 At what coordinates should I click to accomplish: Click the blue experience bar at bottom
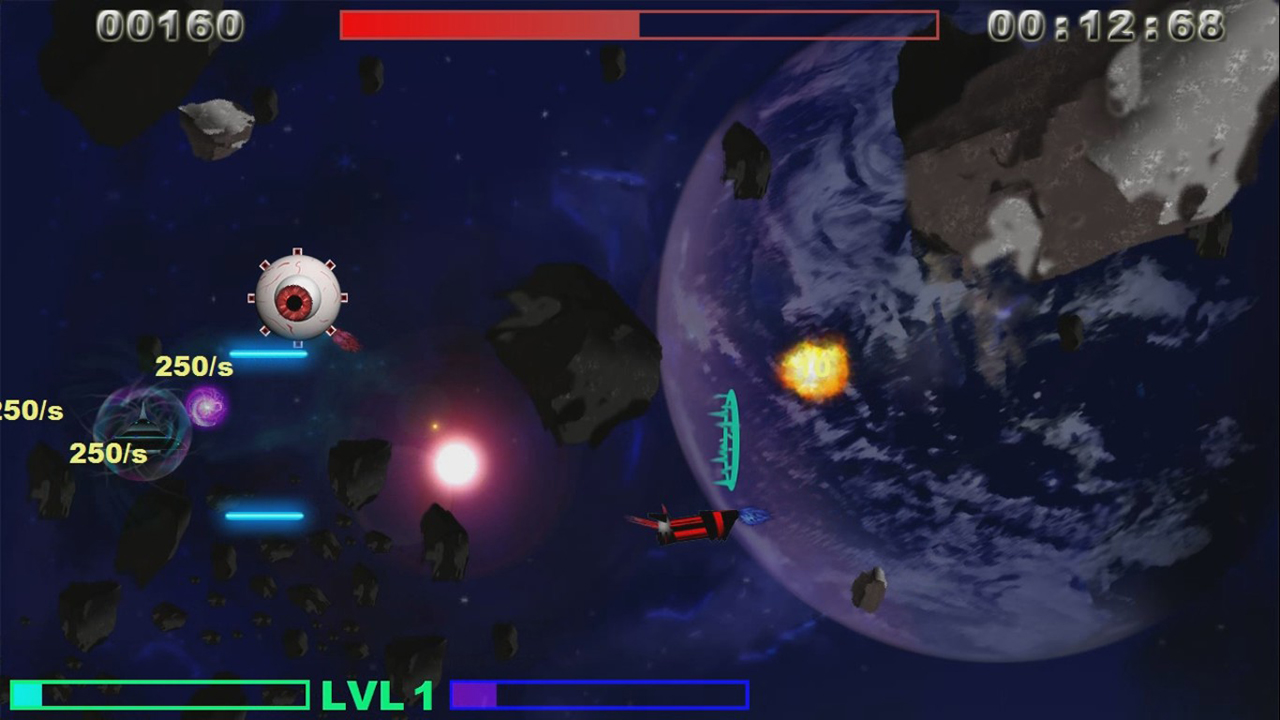598,694
